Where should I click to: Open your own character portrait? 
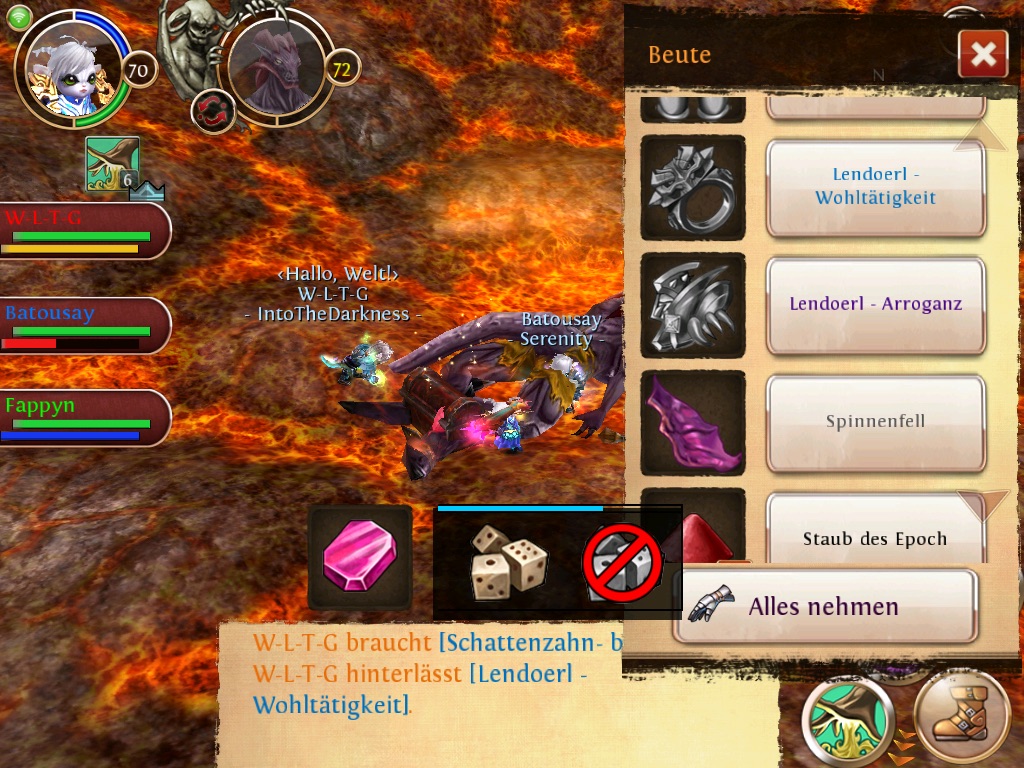point(72,68)
